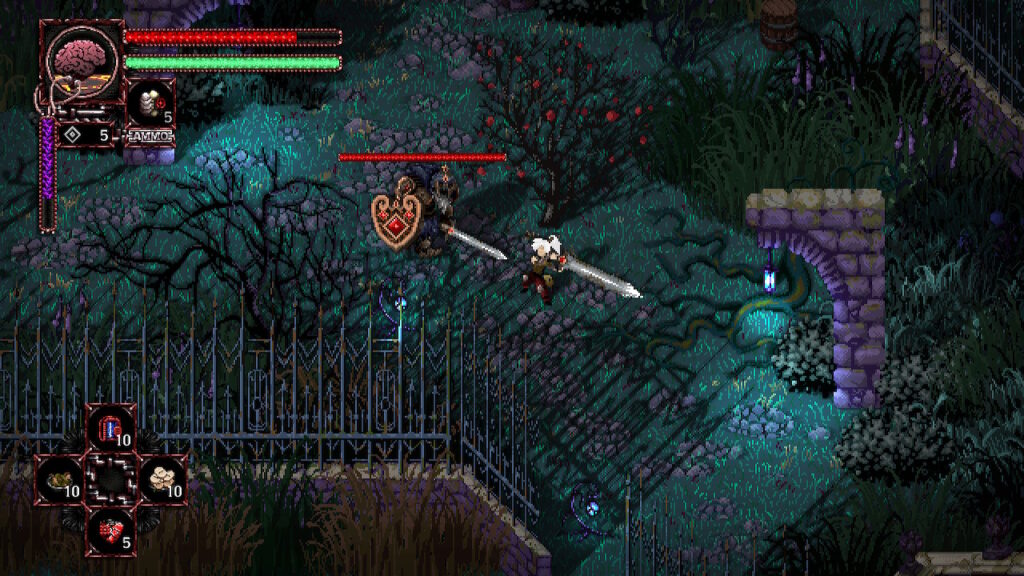Choose the pile of pale mushrooms slot
Viewport: 1024px width, 576px height.
click(x=162, y=479)
